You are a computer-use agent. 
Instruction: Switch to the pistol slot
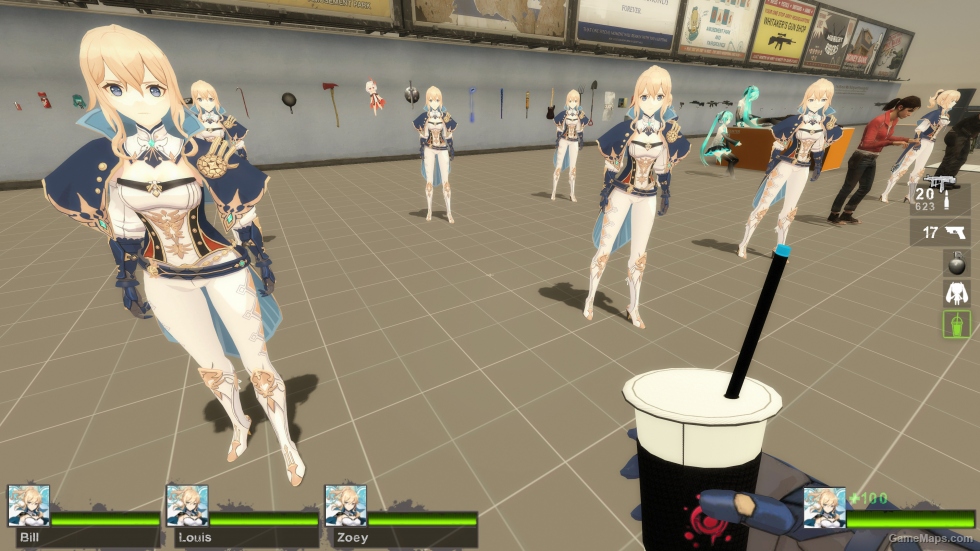[x=942, y=233]
